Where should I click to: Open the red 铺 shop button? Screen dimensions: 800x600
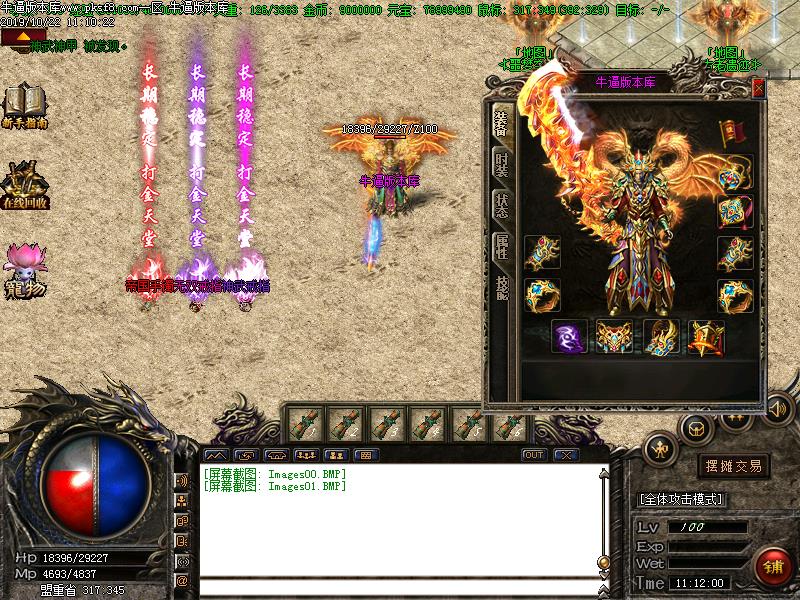[772, 566]
